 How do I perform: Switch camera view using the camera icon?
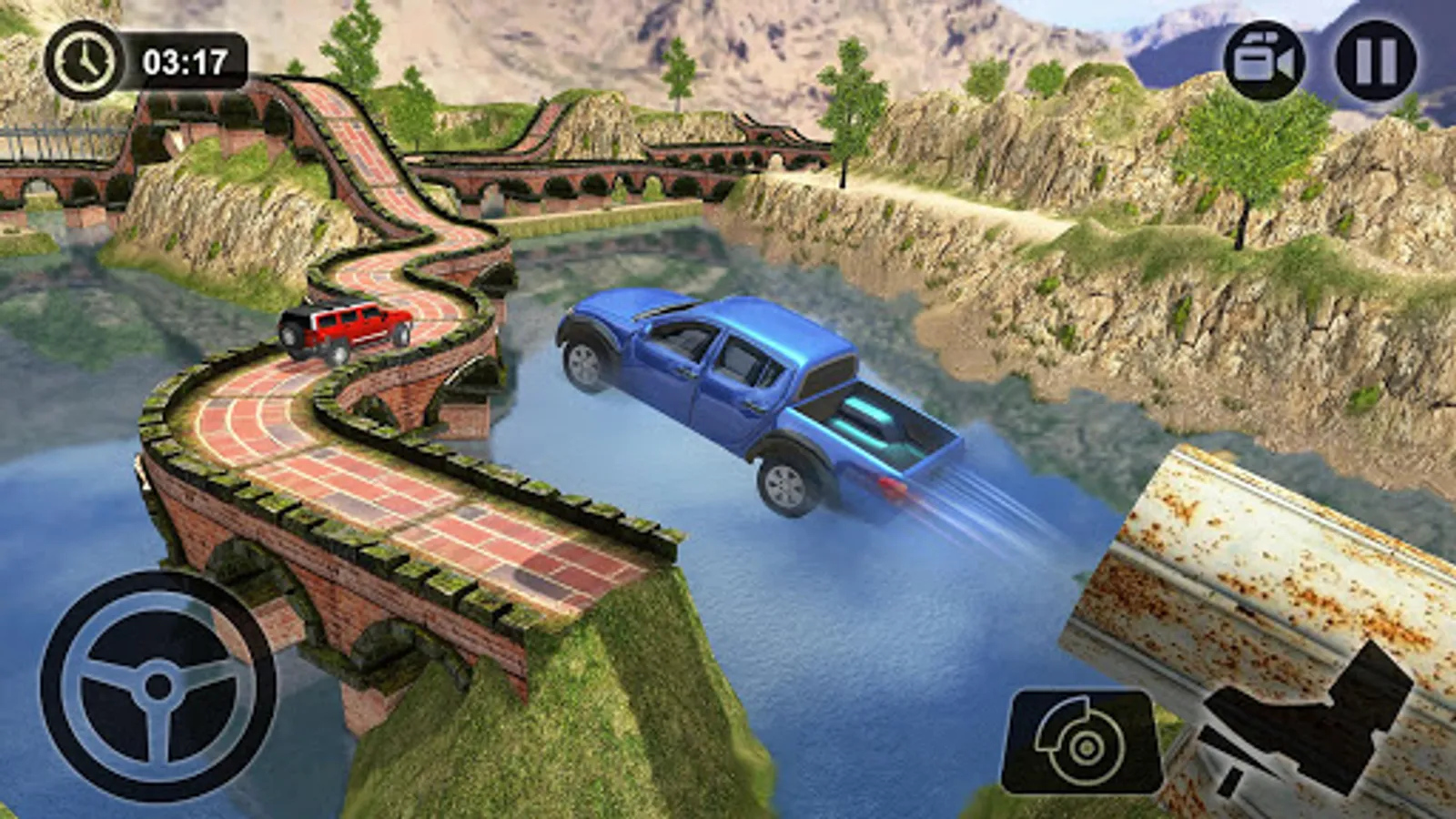(1264, 61)
